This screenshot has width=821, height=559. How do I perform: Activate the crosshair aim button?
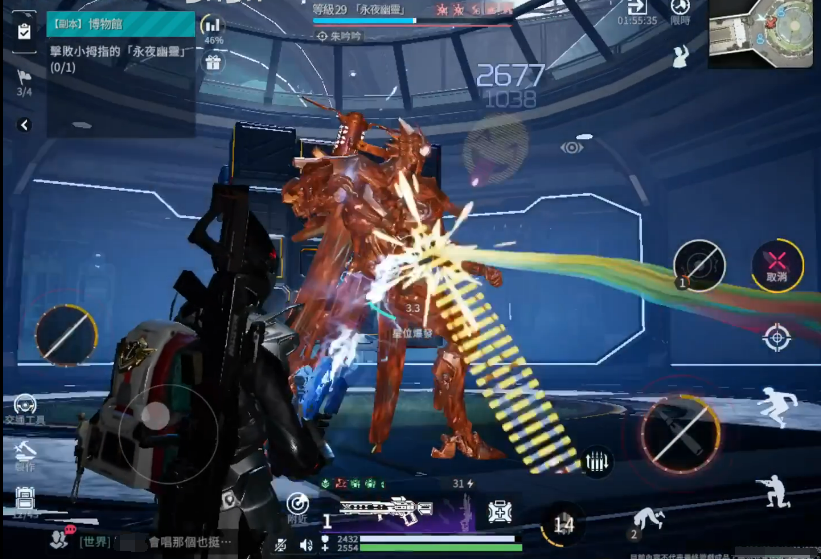777,337
